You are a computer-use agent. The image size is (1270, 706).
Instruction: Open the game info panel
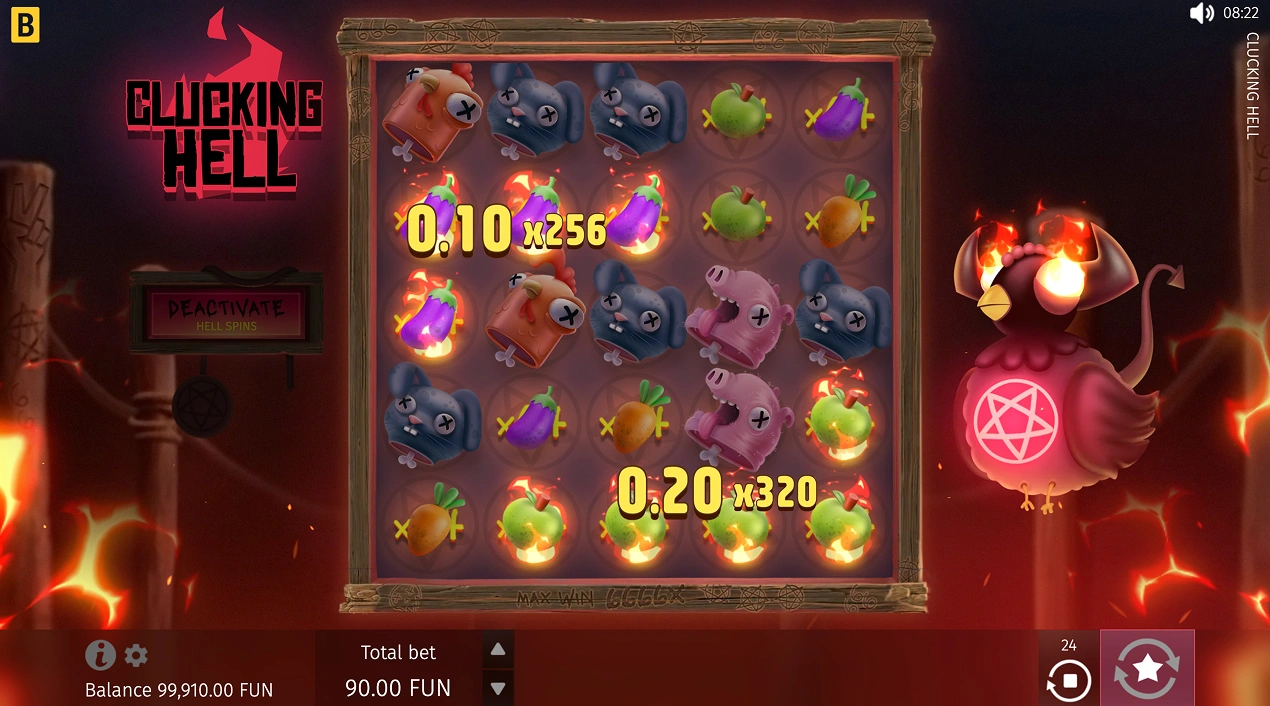tap(100, 655)
